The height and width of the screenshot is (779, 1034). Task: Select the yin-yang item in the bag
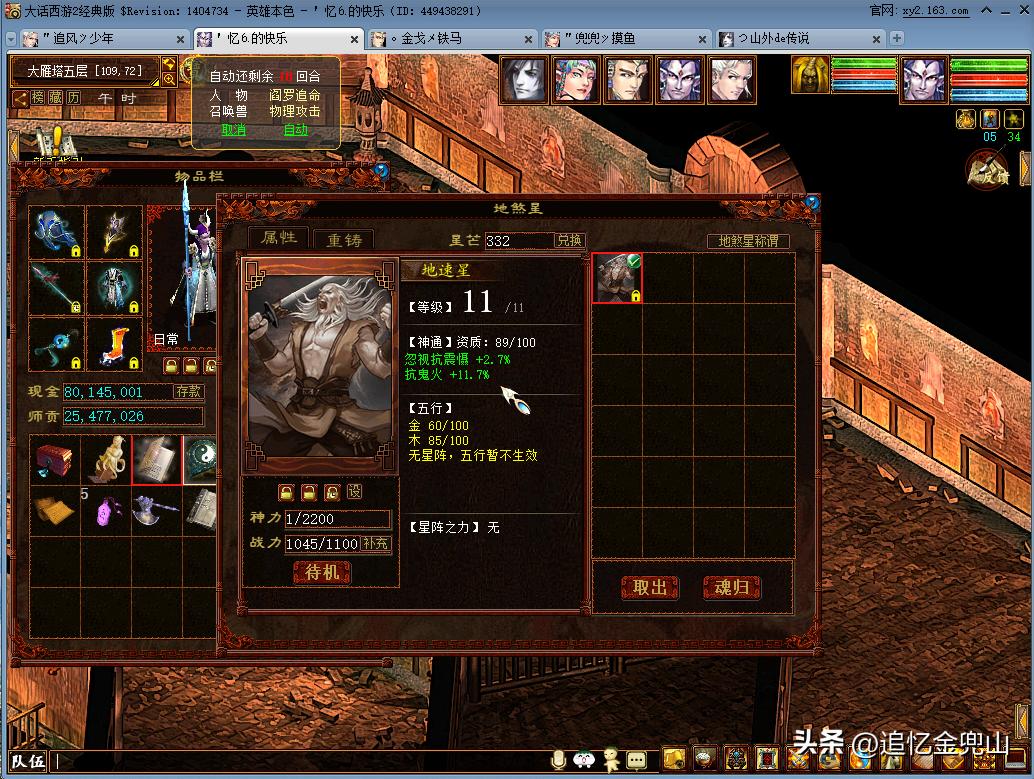pos(200,460)
